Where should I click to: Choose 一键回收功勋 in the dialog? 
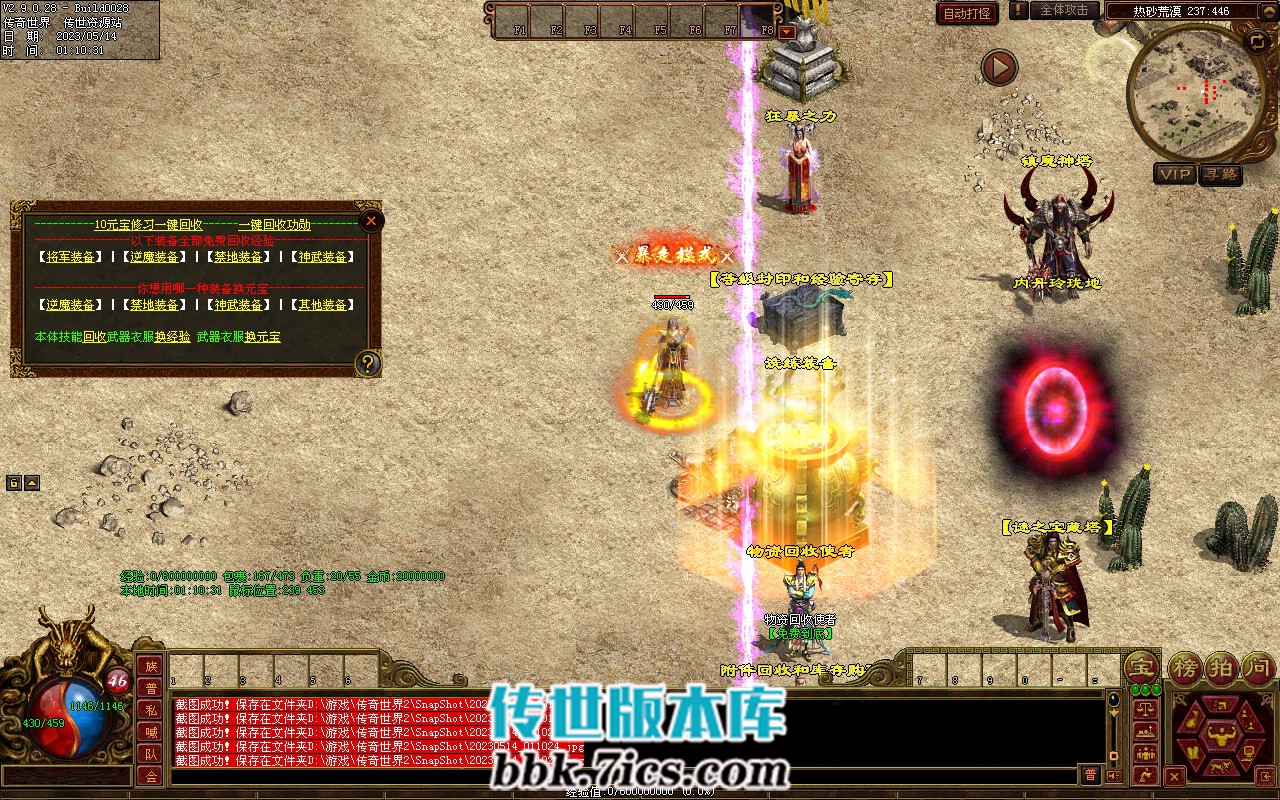pyautogui.click(x=274, y=225)
